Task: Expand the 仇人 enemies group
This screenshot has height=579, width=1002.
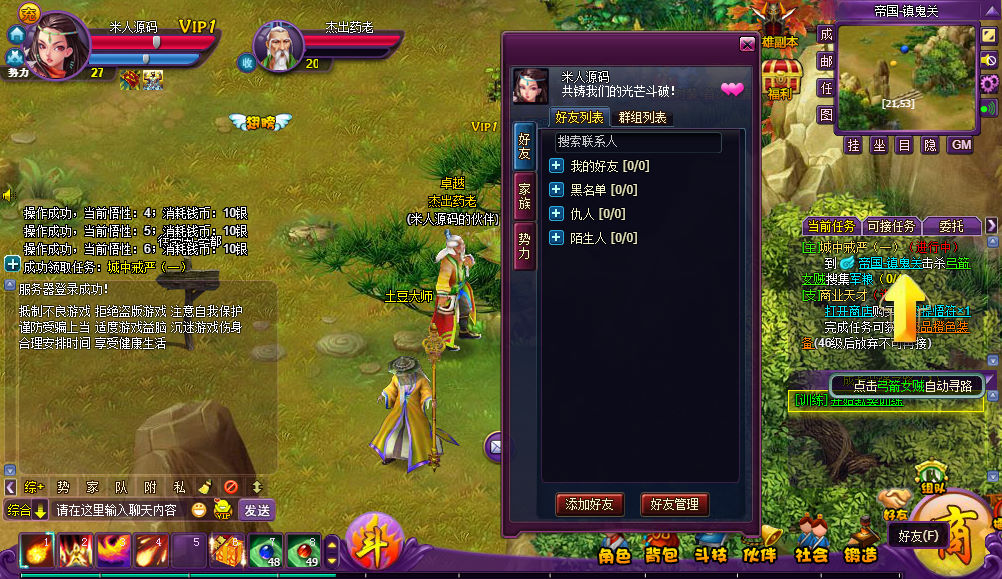Action: pyautogui.click(x=557, y=213)
